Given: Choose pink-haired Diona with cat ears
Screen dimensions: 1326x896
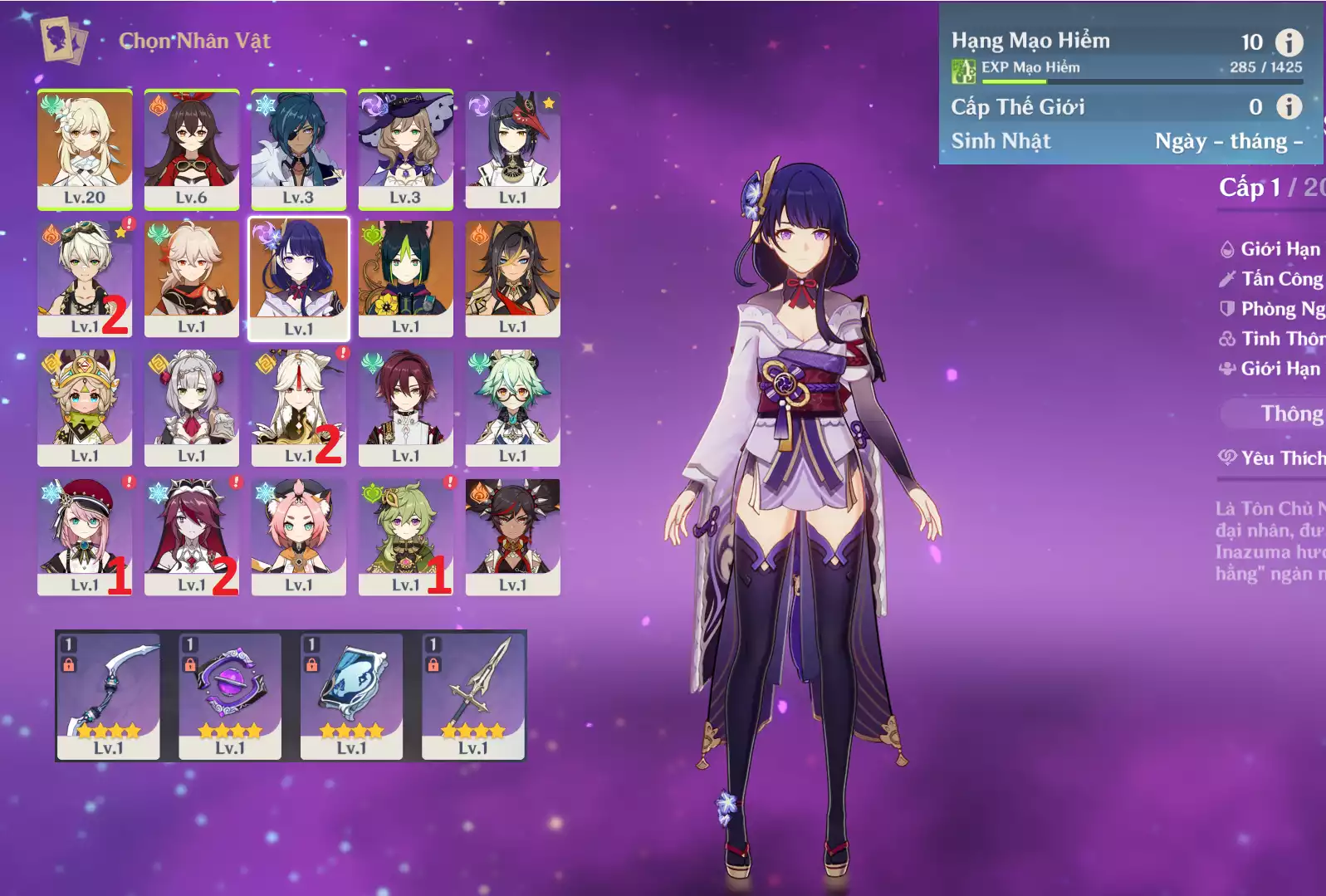Looking at the screenshot, I should click(x=299, y=536).
